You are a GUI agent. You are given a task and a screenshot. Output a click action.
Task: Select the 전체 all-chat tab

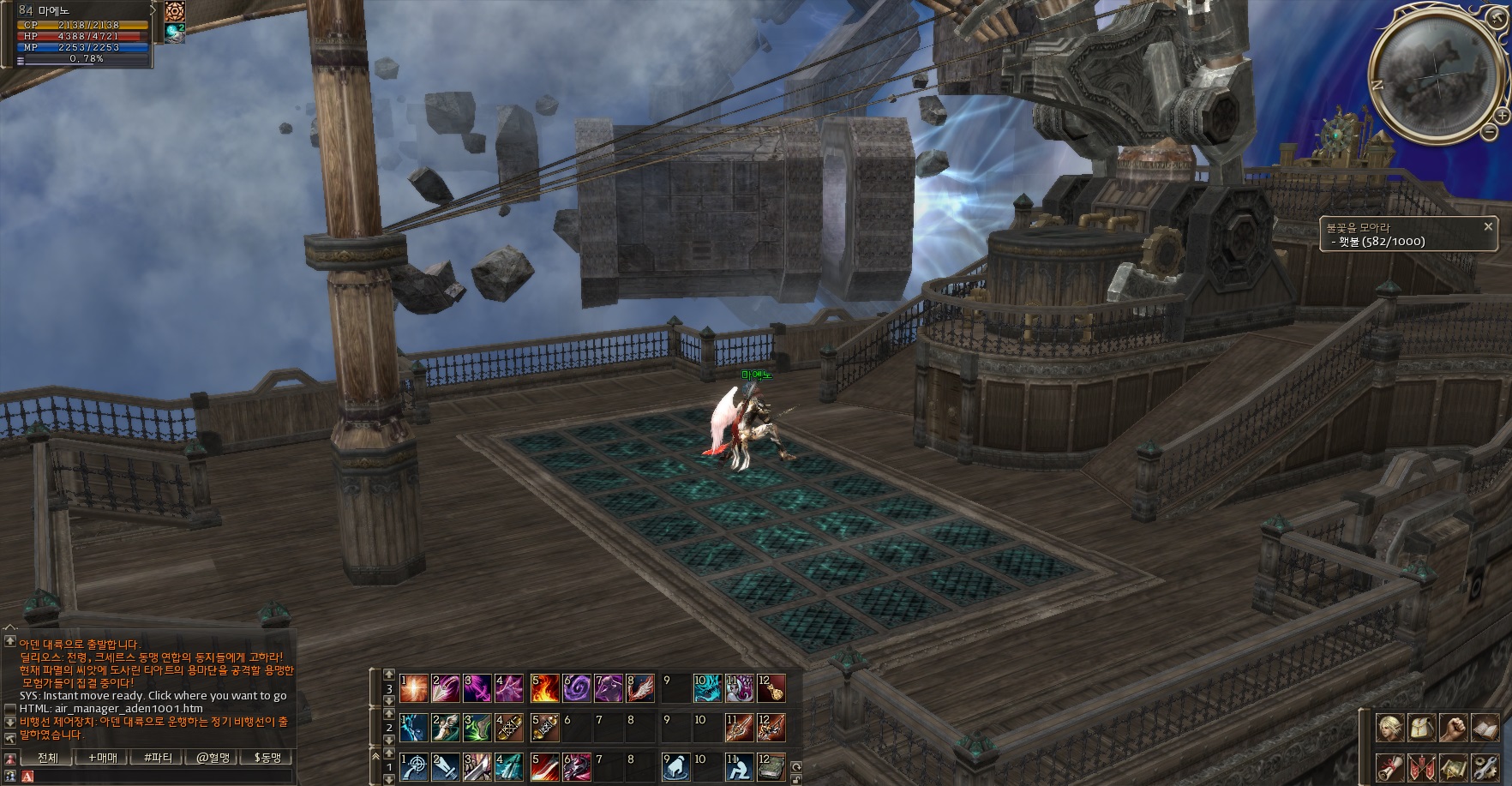point(48,758)
